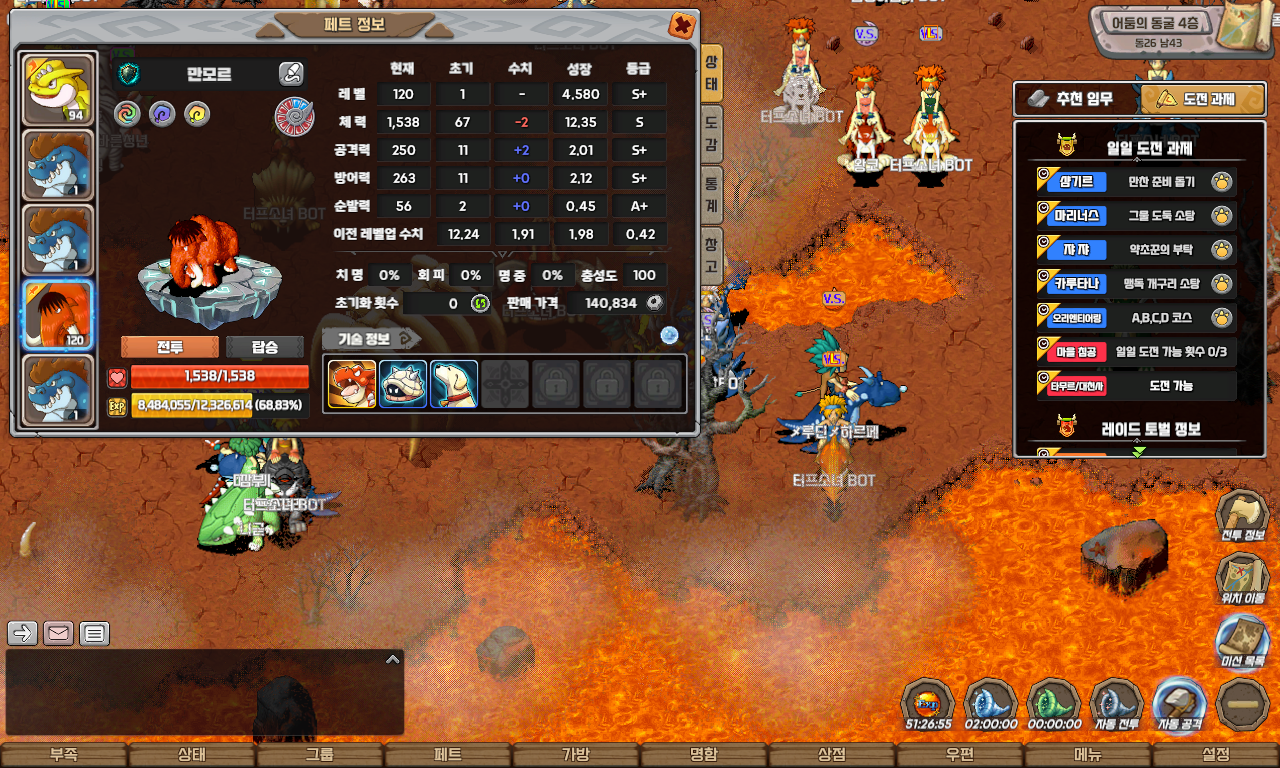1280x768 pixels.
Task: Open the mail envelope icon above chat
Action: pos(58,633)
